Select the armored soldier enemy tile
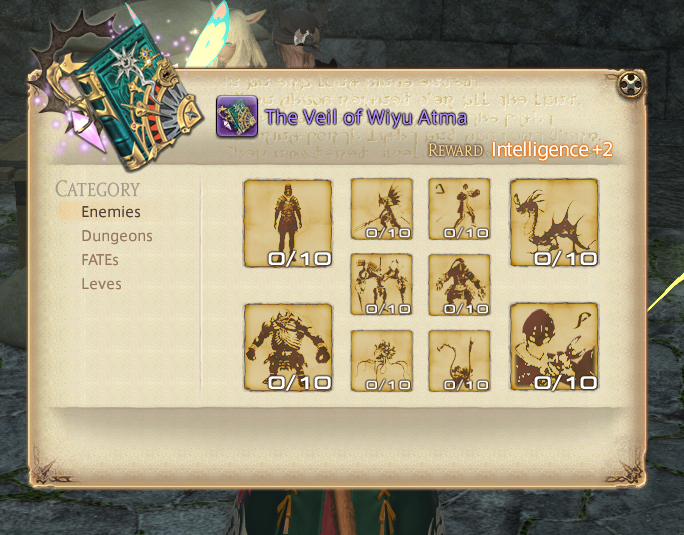This screenshot has width=684, height=535. click(x=288, y=223)
